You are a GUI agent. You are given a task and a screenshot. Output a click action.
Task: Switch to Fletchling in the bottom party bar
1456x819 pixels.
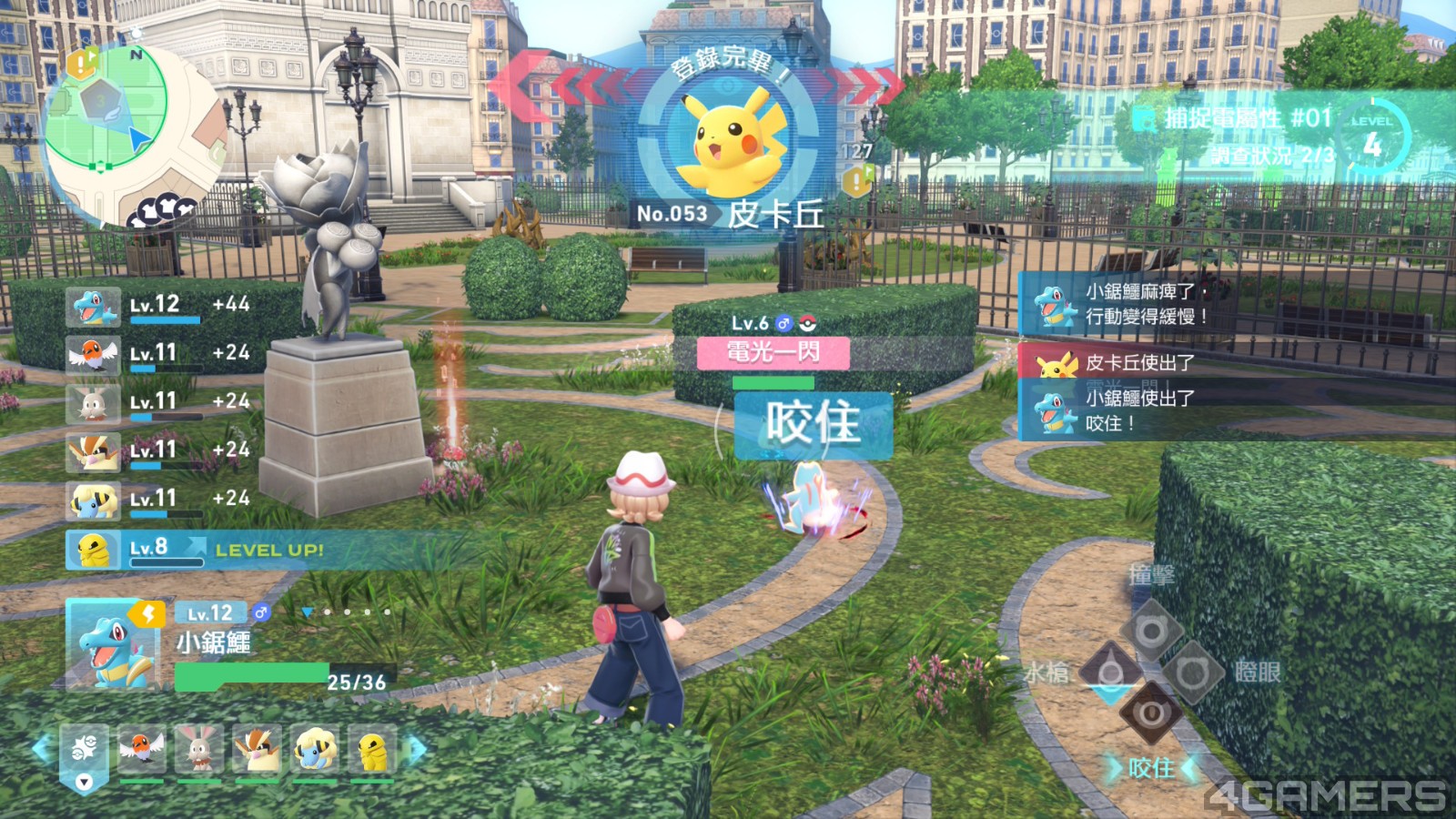[x=142, y=750]
